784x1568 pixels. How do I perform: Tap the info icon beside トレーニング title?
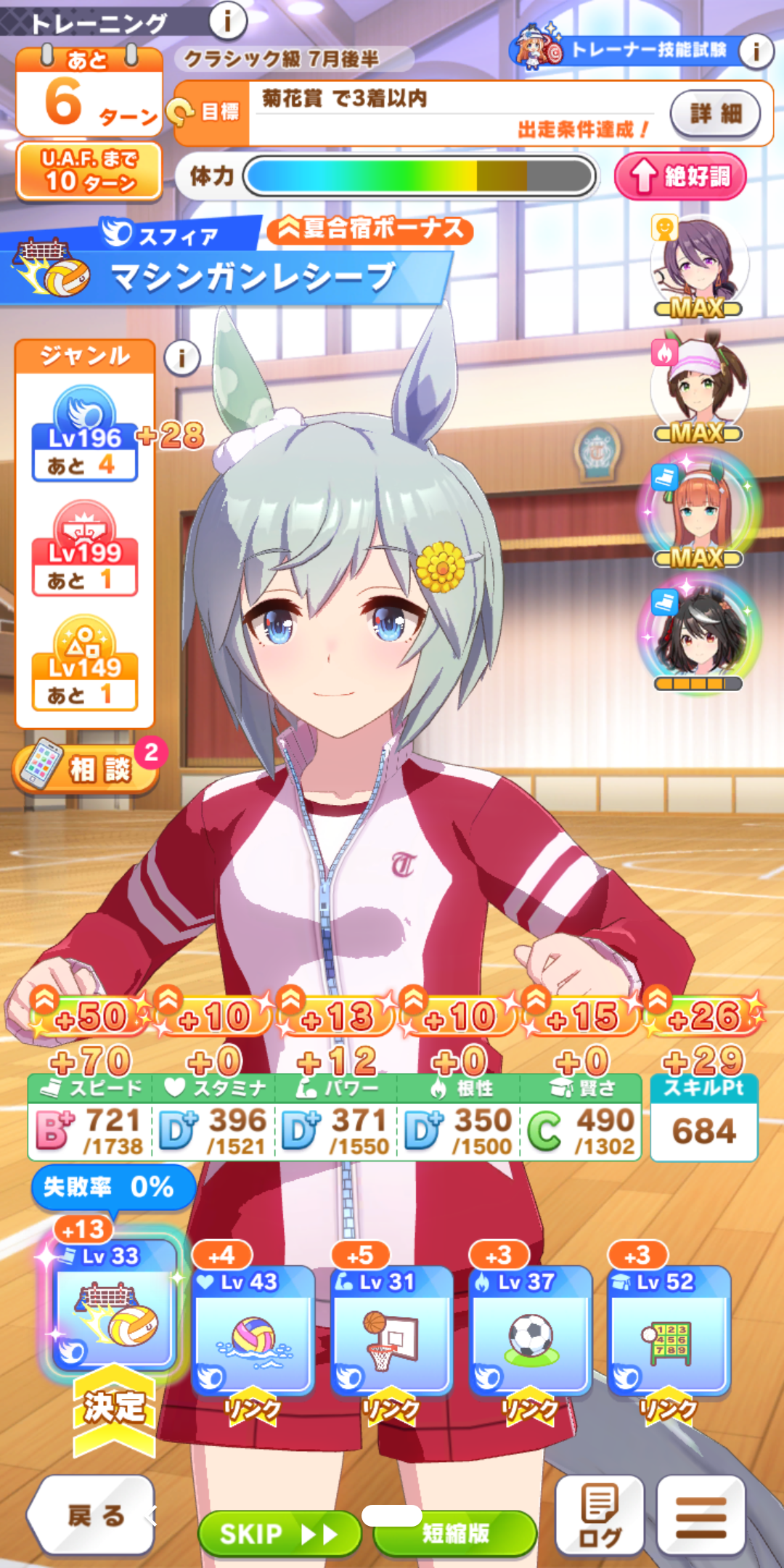[227, 22]
